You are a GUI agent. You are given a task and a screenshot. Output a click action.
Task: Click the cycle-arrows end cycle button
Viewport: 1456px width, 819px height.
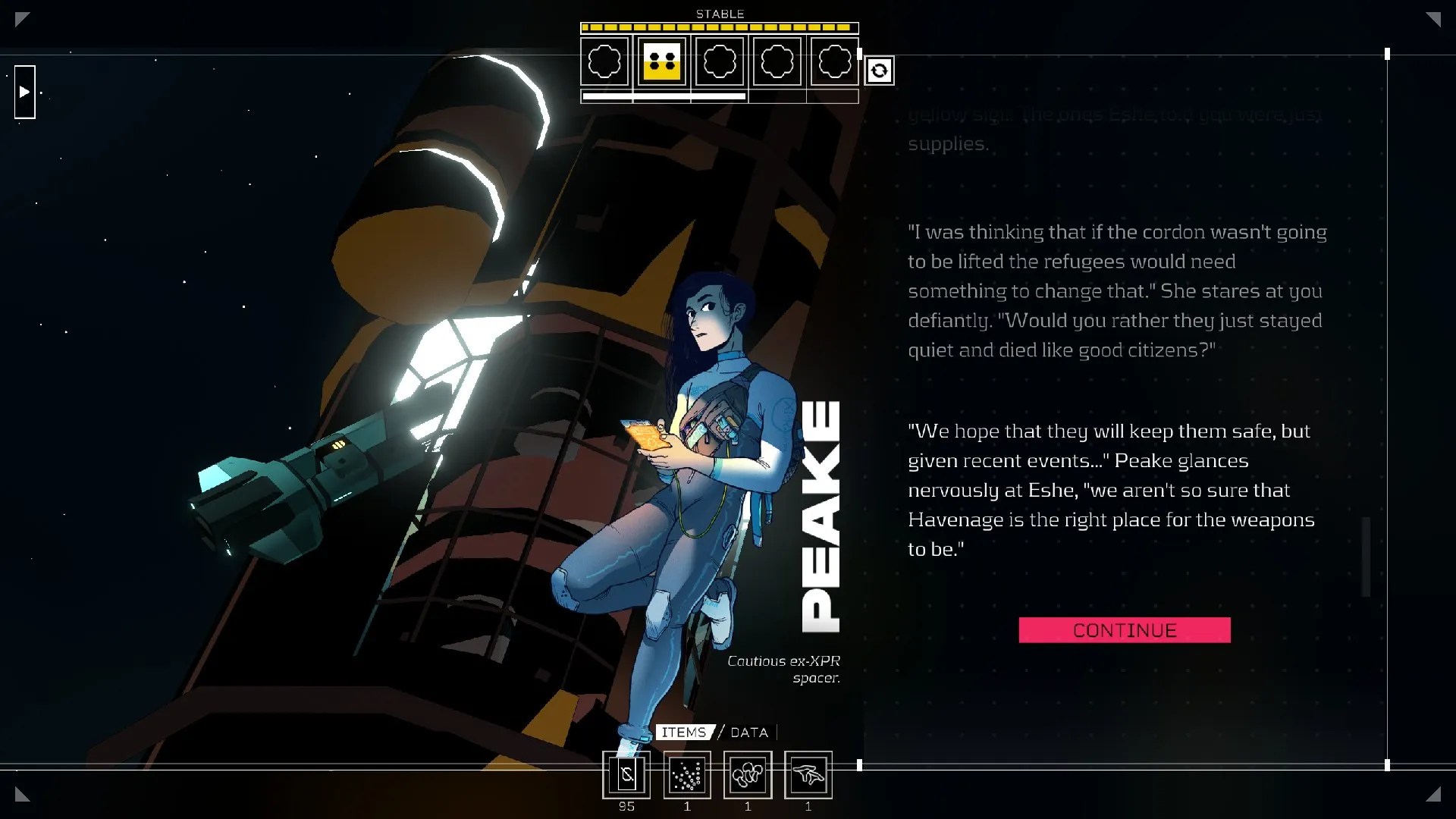(x=879, y=71)
